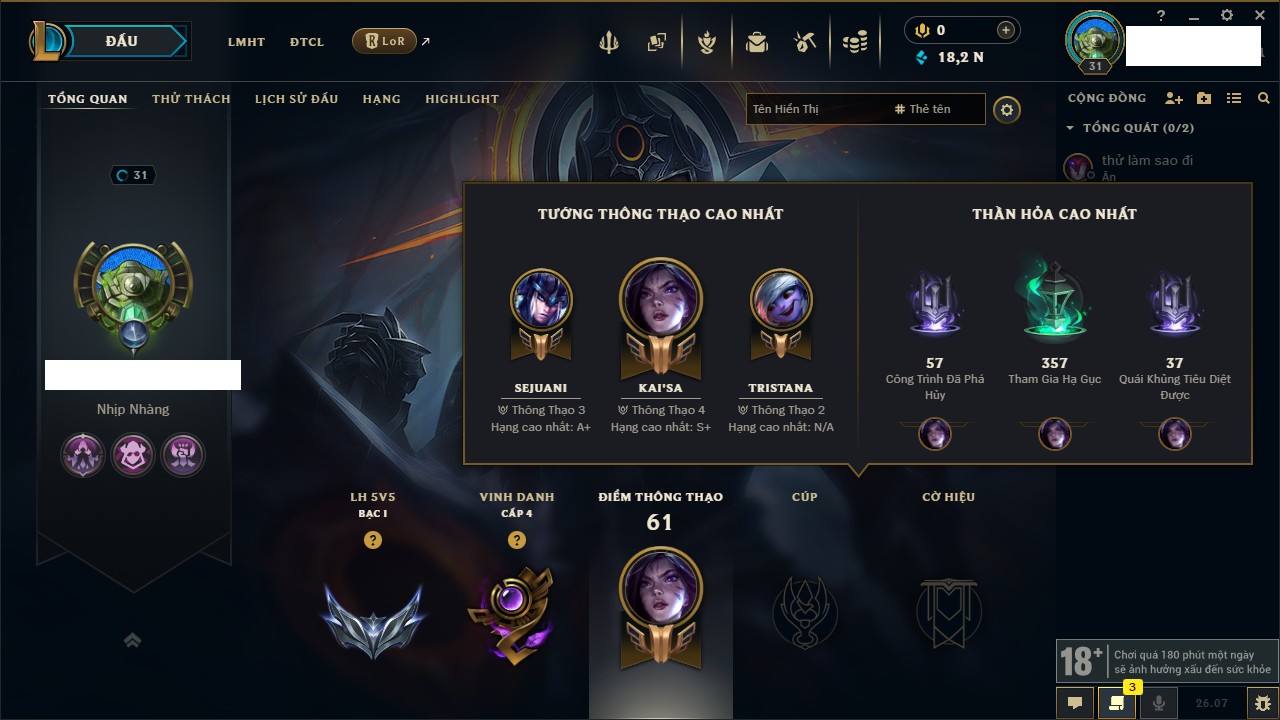The width and height of the screenshot is (1280, 720).
Task: Click the Tên Hiển Thị search field
Action: [x=815, y=109]
